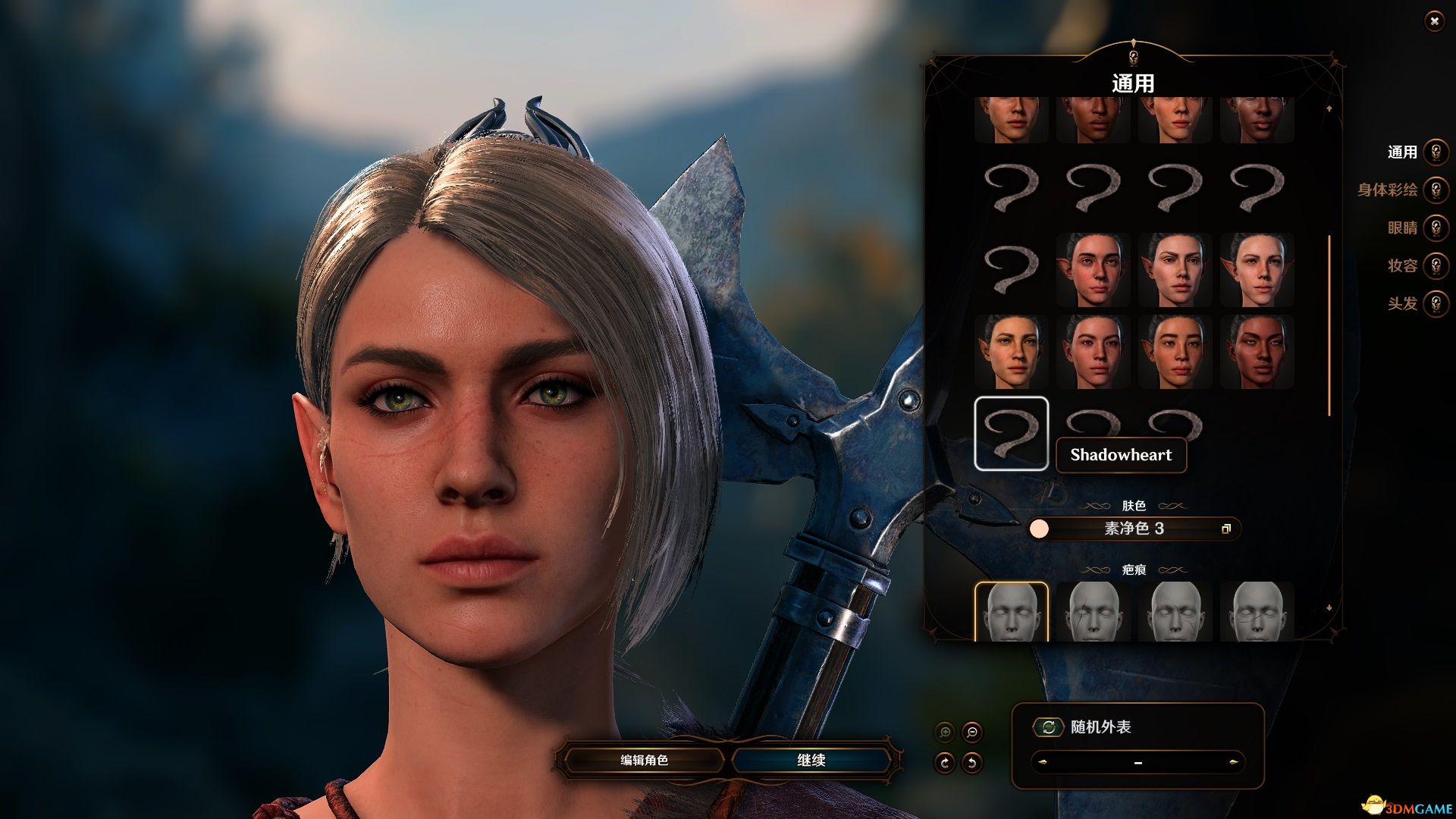Rotate the character clockwise
The width and height of the screenshot is (1456, 819).
point(945,762)
